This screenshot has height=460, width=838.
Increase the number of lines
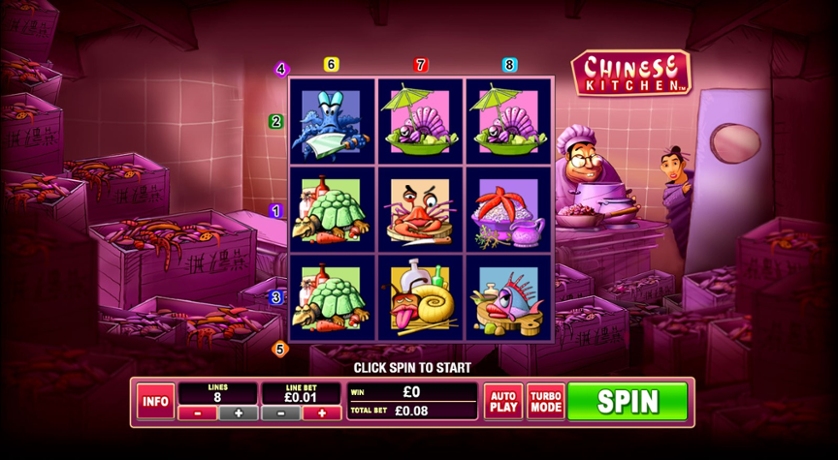point(238,413)
